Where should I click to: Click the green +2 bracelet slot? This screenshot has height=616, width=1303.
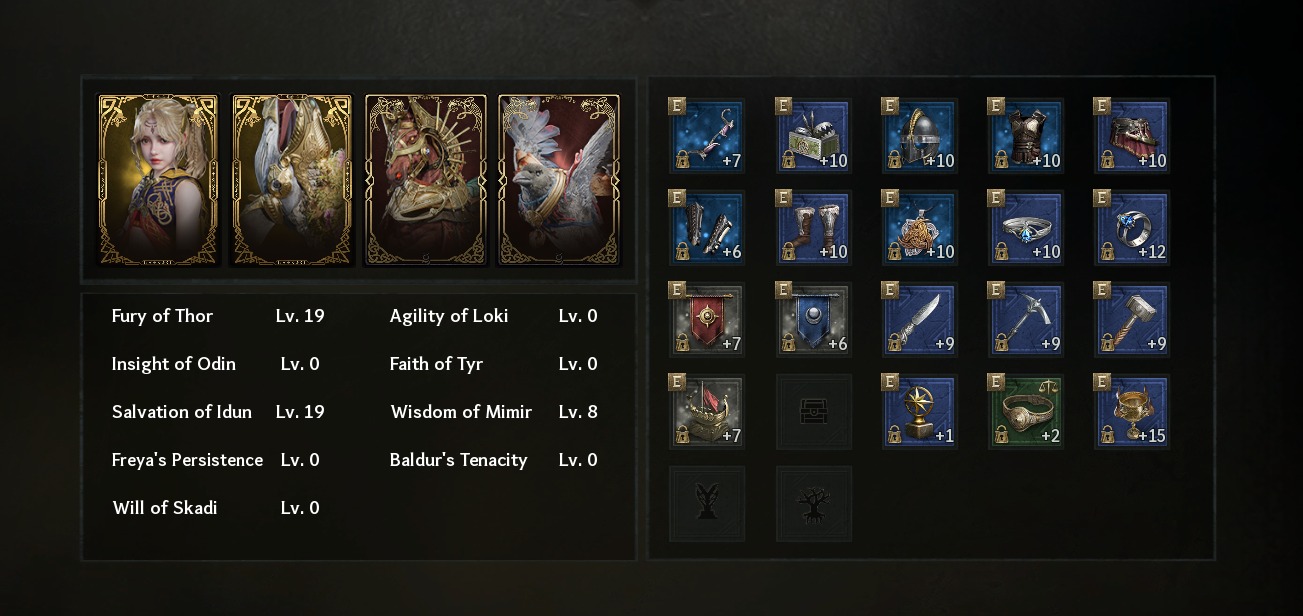tap(1025, 412)
